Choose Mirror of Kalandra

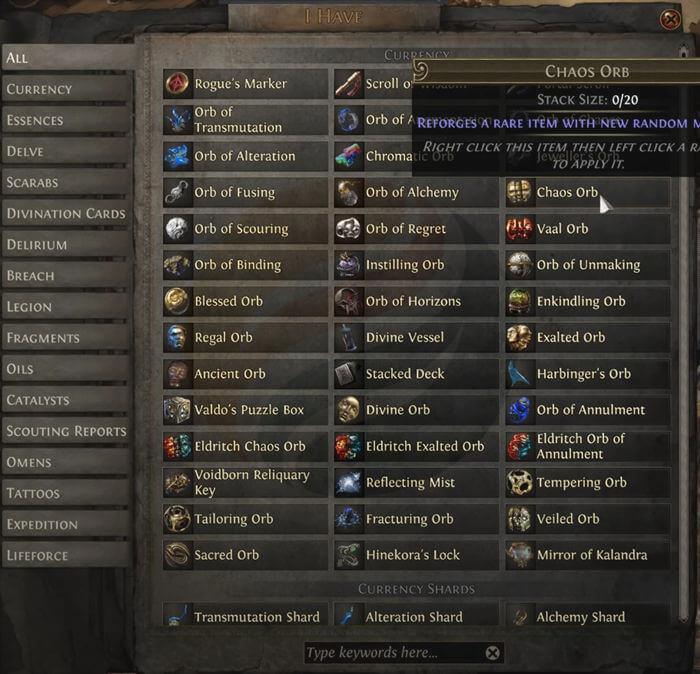587,555
